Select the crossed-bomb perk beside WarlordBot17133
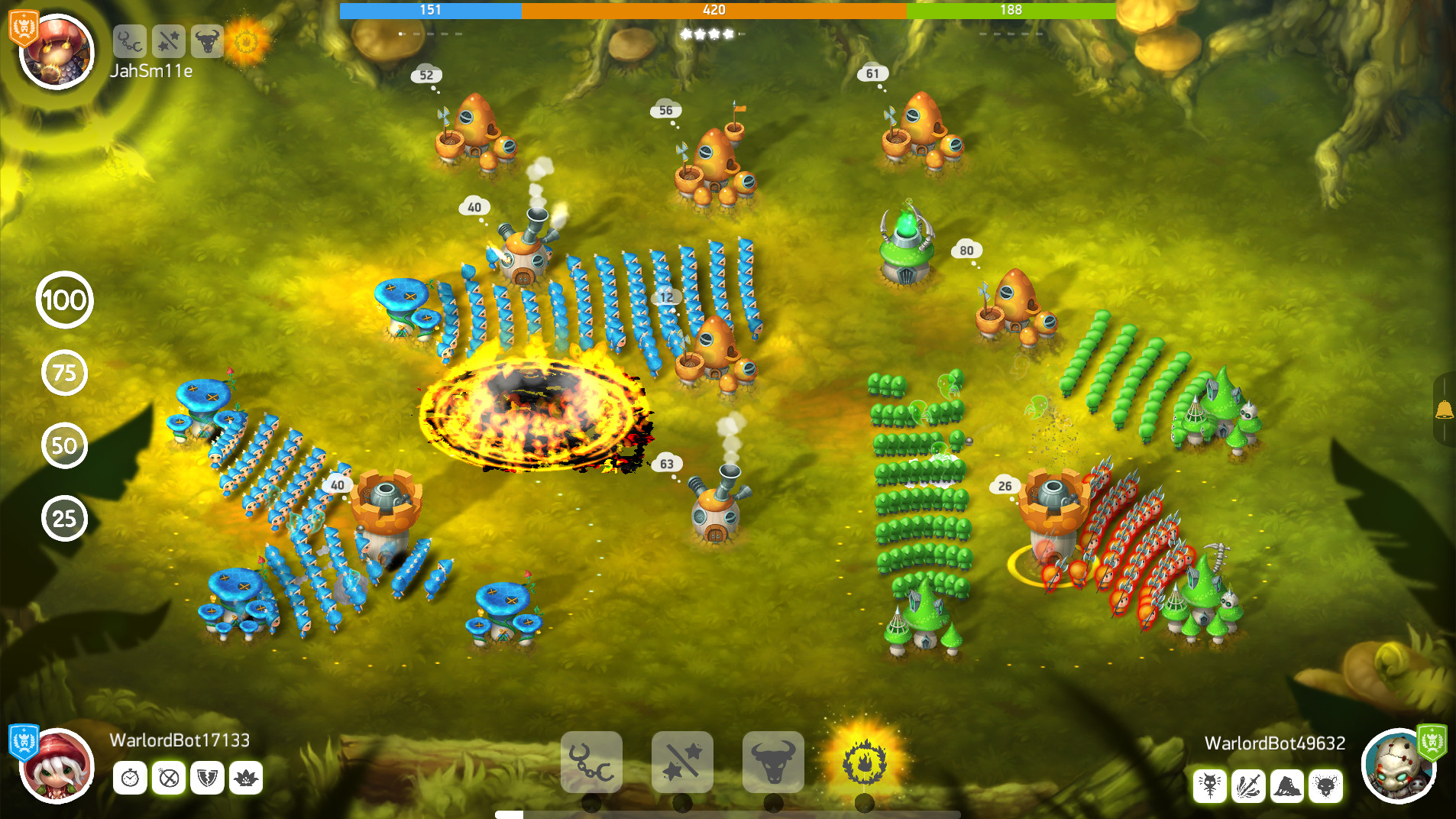 [169, 779]
